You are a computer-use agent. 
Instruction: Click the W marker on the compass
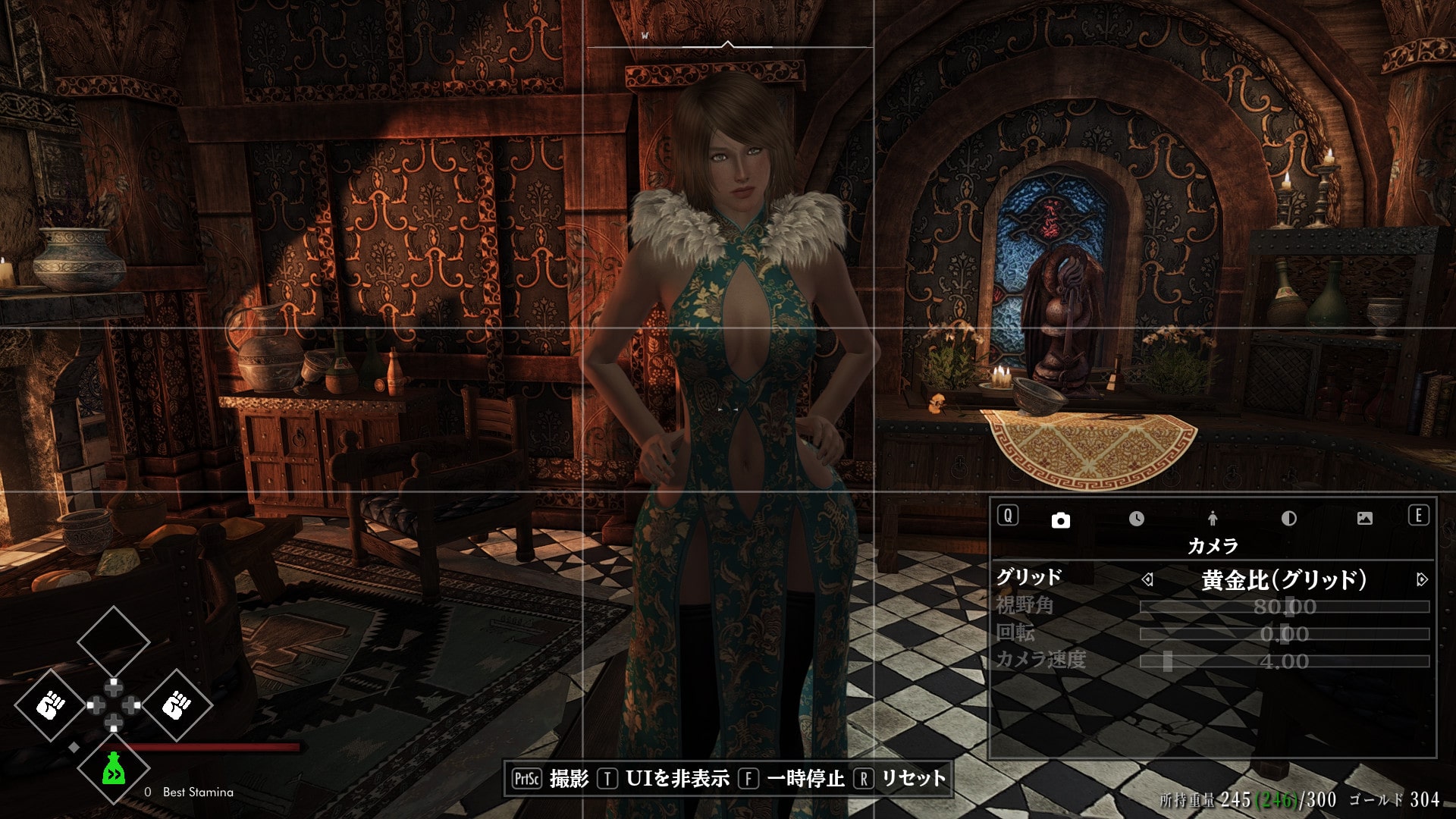(x=645, y=34)
